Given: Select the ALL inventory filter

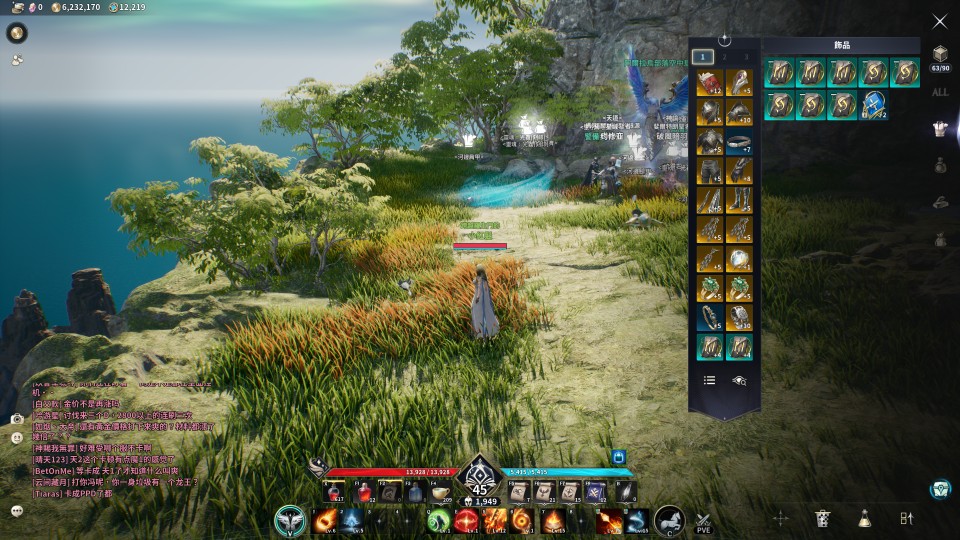Looking at the screenshot, I should (940, 92).
